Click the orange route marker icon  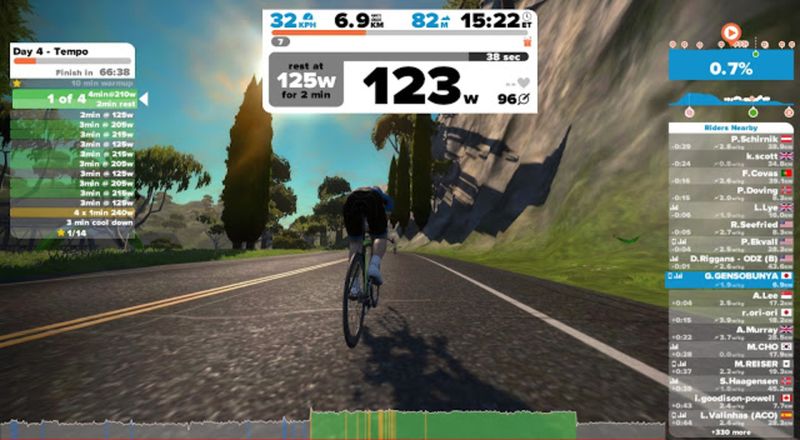[731, 33]
